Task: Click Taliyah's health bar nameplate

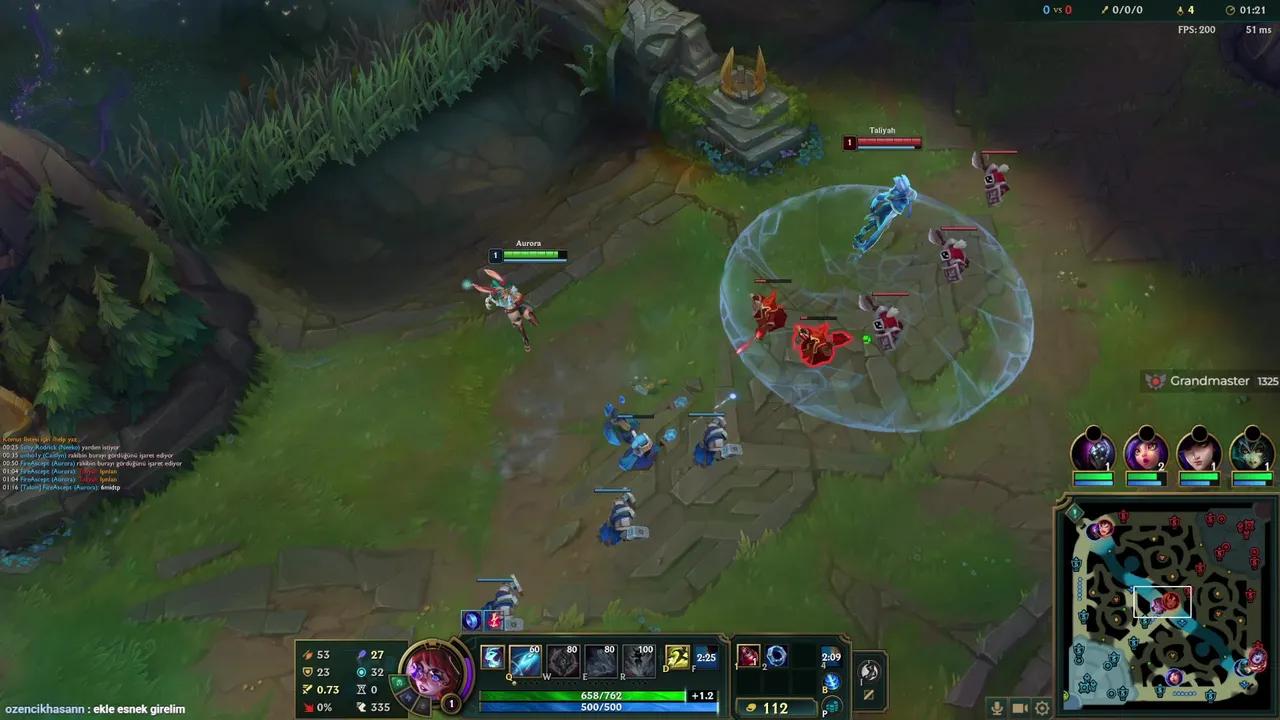Action: pos(881,142)
